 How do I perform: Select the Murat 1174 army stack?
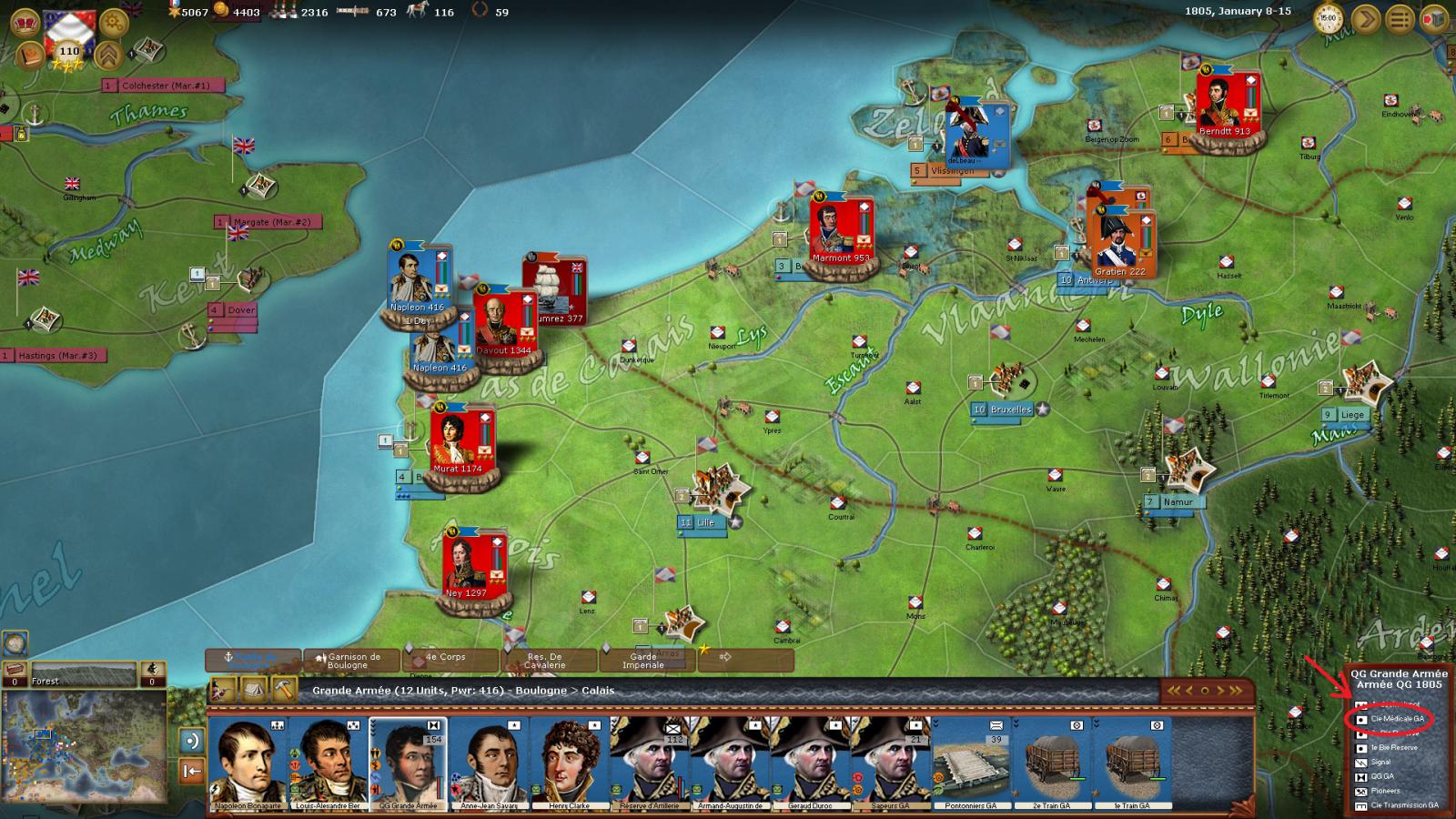coord(459,444)
